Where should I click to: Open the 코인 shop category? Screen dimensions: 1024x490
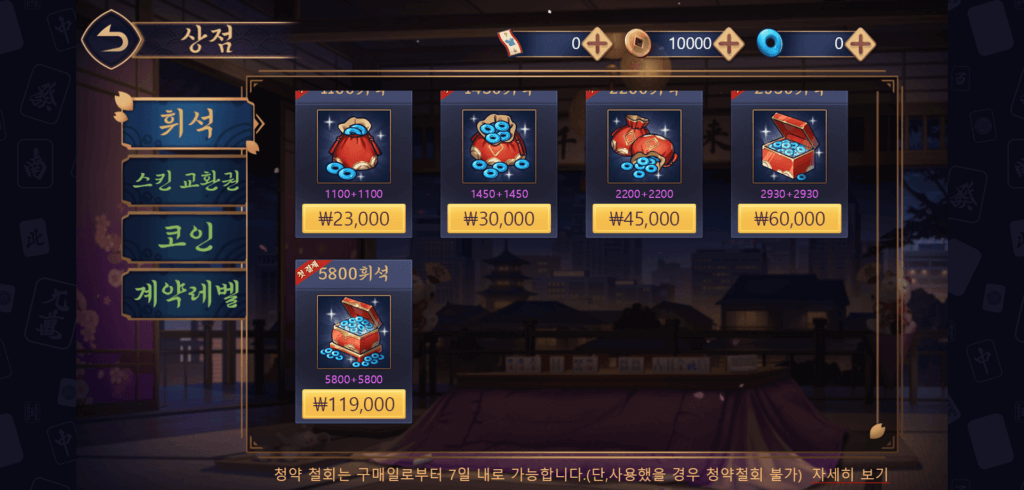coord(185,238)
